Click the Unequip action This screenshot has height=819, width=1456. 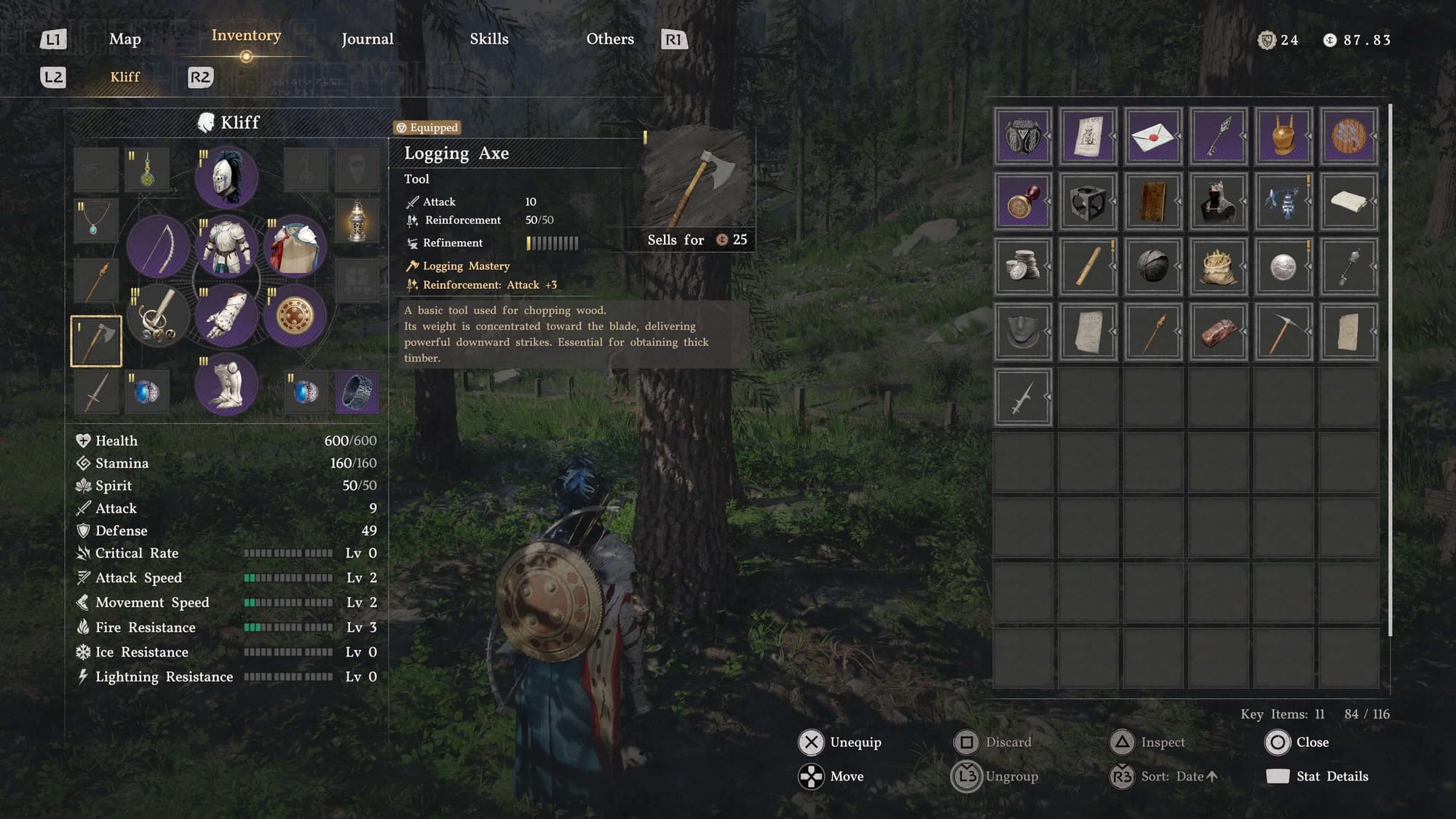coord(841,742)
